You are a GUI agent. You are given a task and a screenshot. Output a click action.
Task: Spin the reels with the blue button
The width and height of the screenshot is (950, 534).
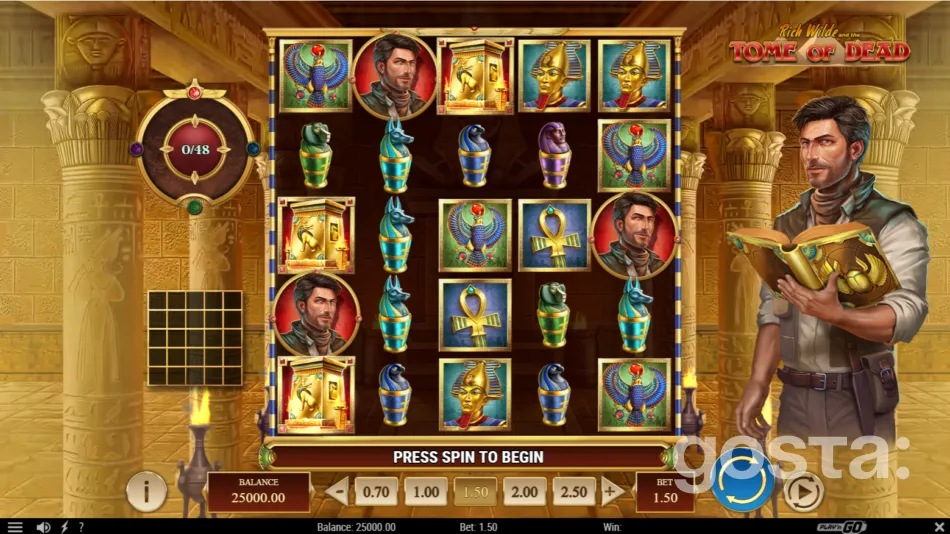(744, 481)
